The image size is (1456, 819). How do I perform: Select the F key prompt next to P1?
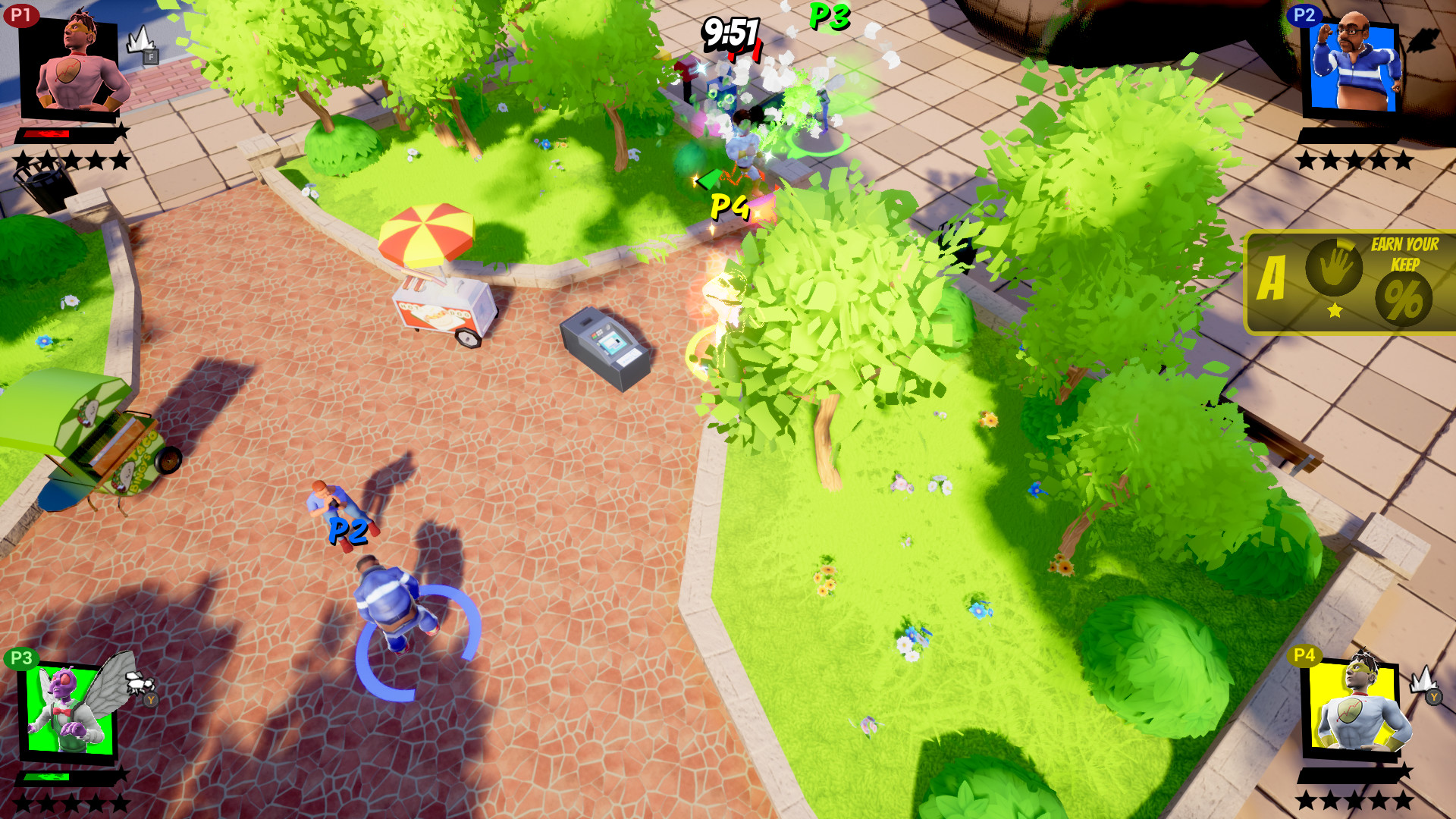point(151,56)
